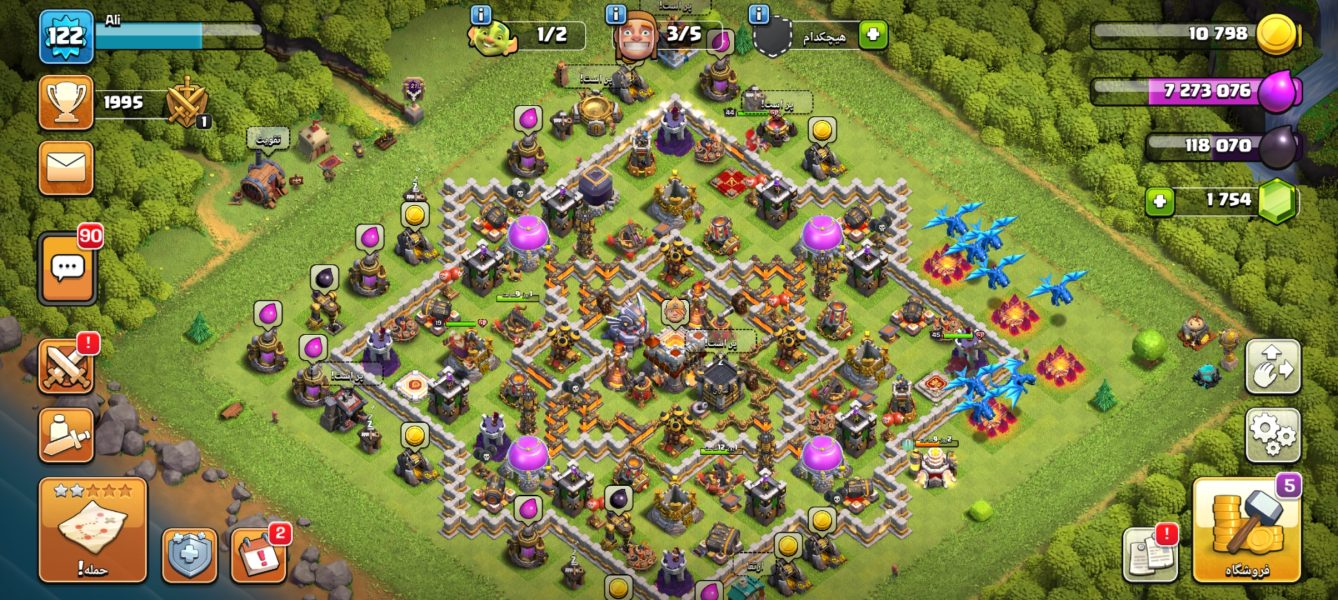
Task: Open the layout editor arrows button
Action: click(1272, 366)
